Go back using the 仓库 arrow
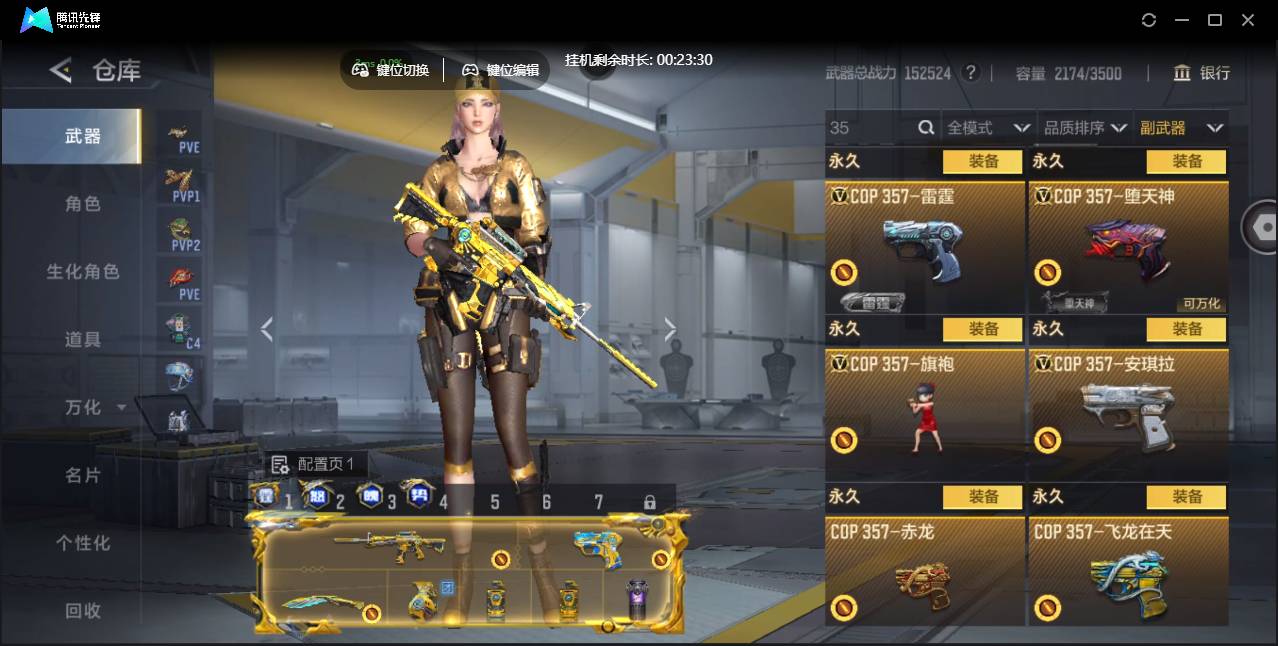This screenshot has height=646, width=1278. click(x=61, y=70)
